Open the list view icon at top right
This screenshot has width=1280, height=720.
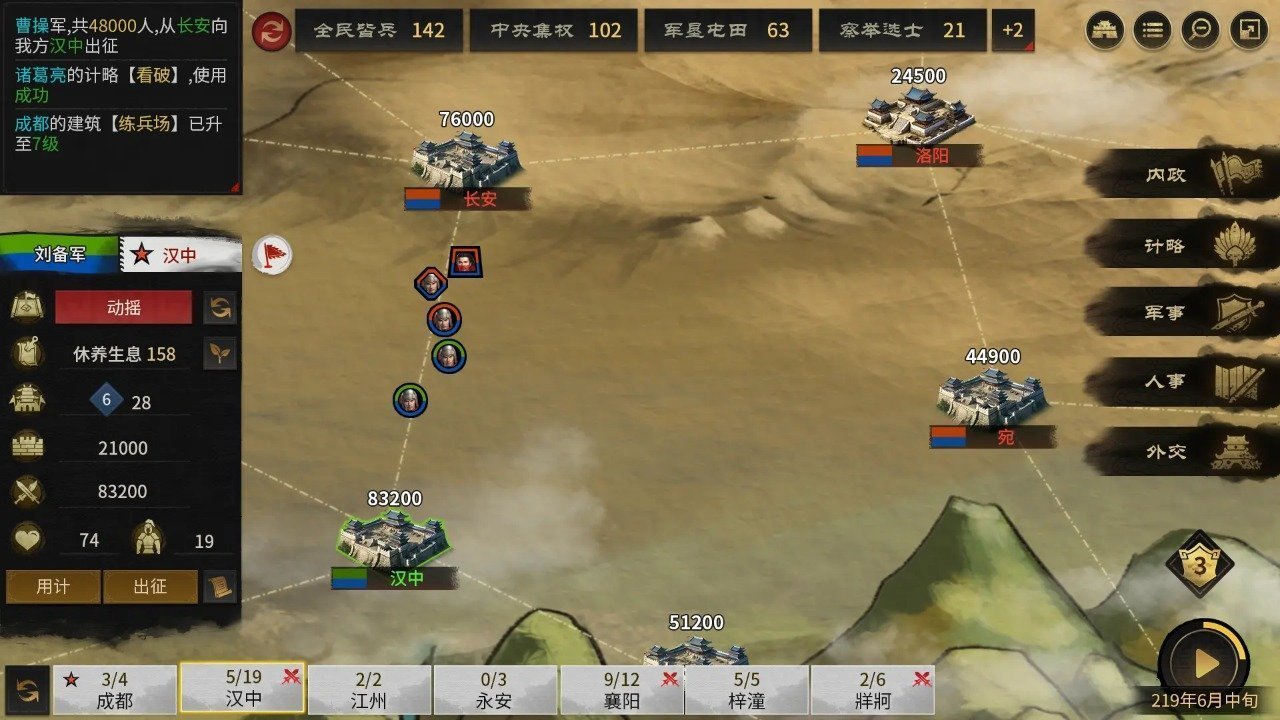[x=1152, y=31]
